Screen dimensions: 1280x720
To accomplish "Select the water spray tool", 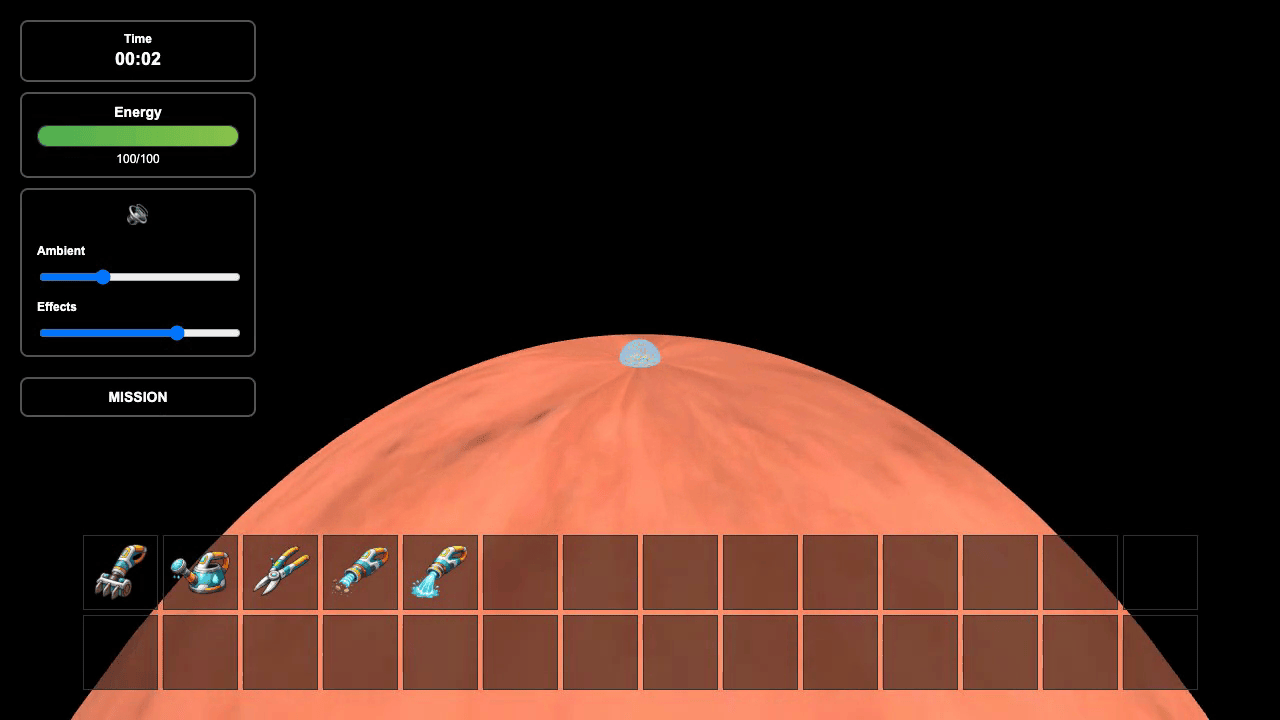I will 440,572.
